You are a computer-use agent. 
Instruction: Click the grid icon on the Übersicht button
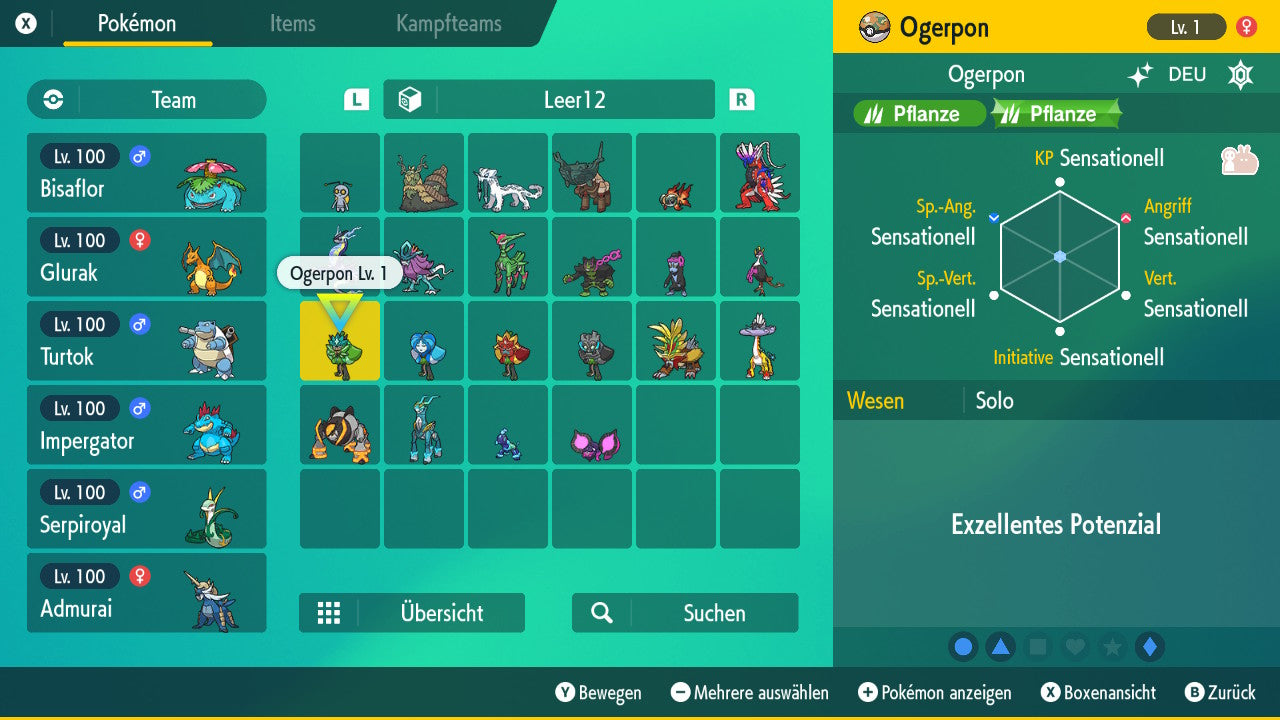point(329,613)
